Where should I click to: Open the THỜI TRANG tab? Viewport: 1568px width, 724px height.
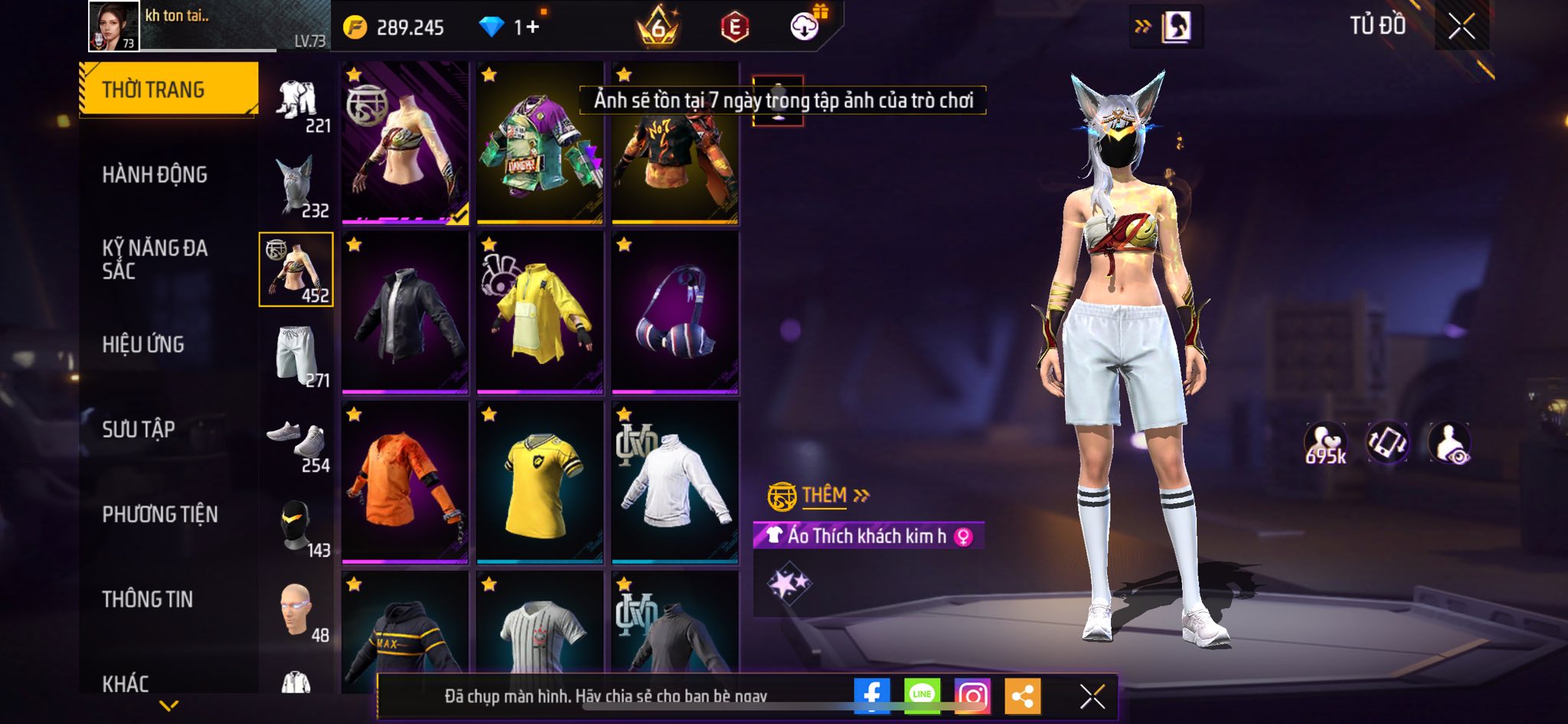click(168, 90)
